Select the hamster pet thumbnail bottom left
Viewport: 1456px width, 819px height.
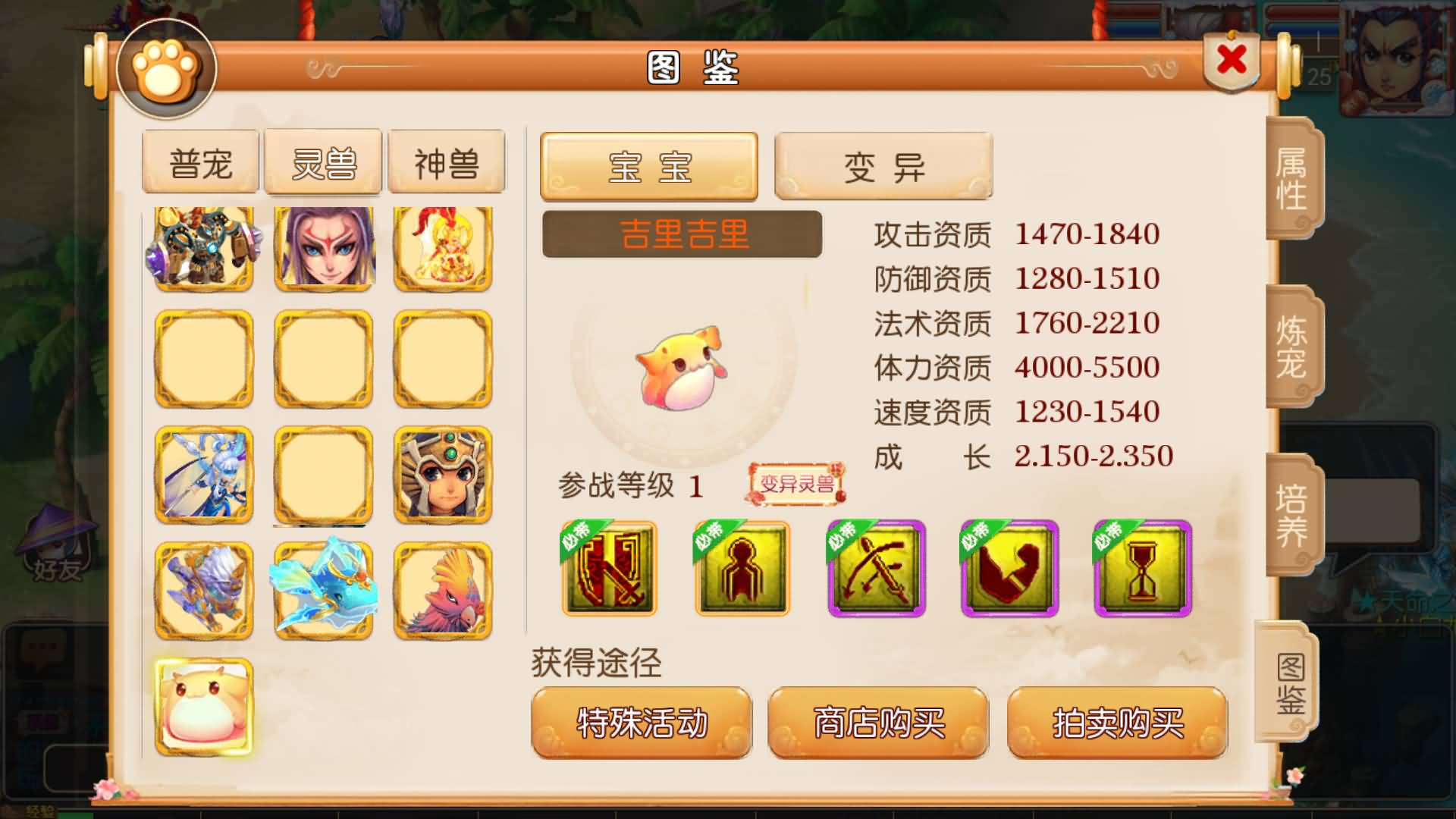(x=203, y=705)
